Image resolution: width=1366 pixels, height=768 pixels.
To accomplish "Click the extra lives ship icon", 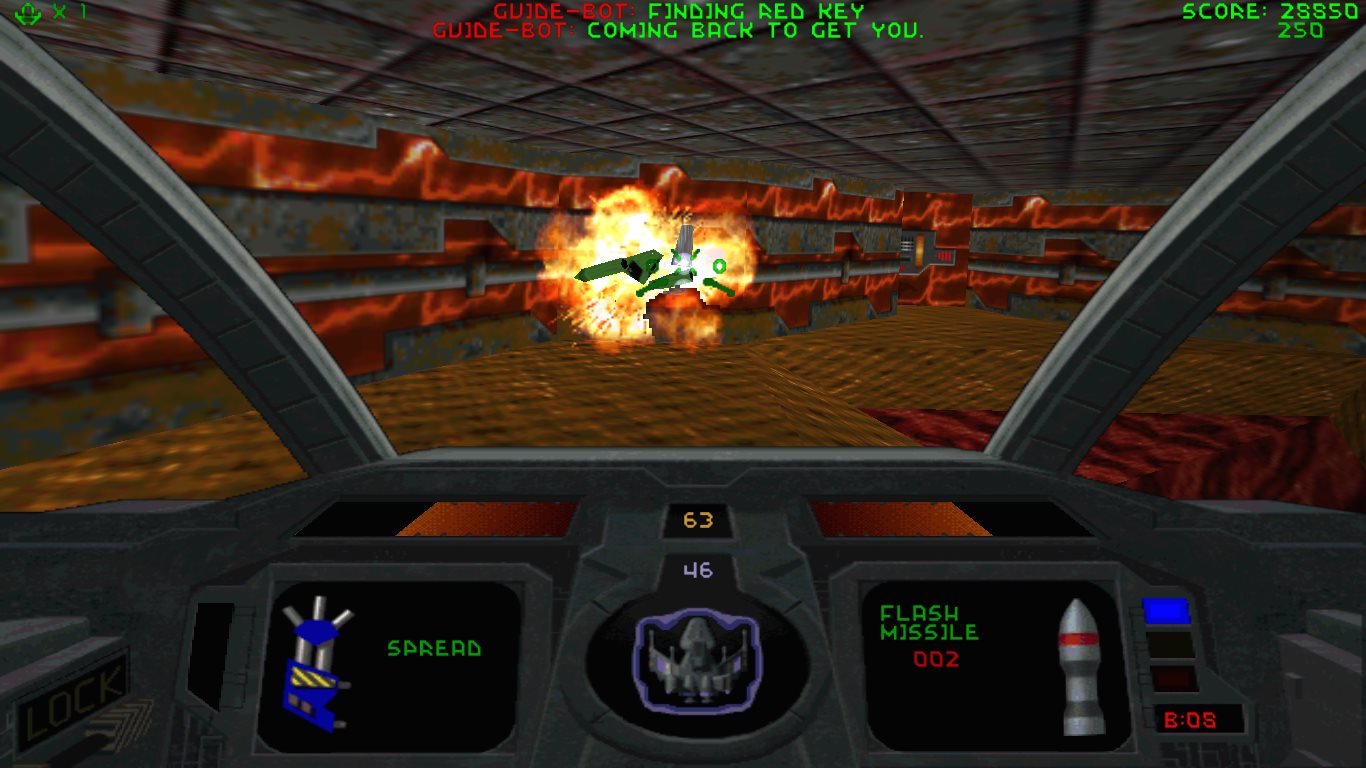I will 27,14.
